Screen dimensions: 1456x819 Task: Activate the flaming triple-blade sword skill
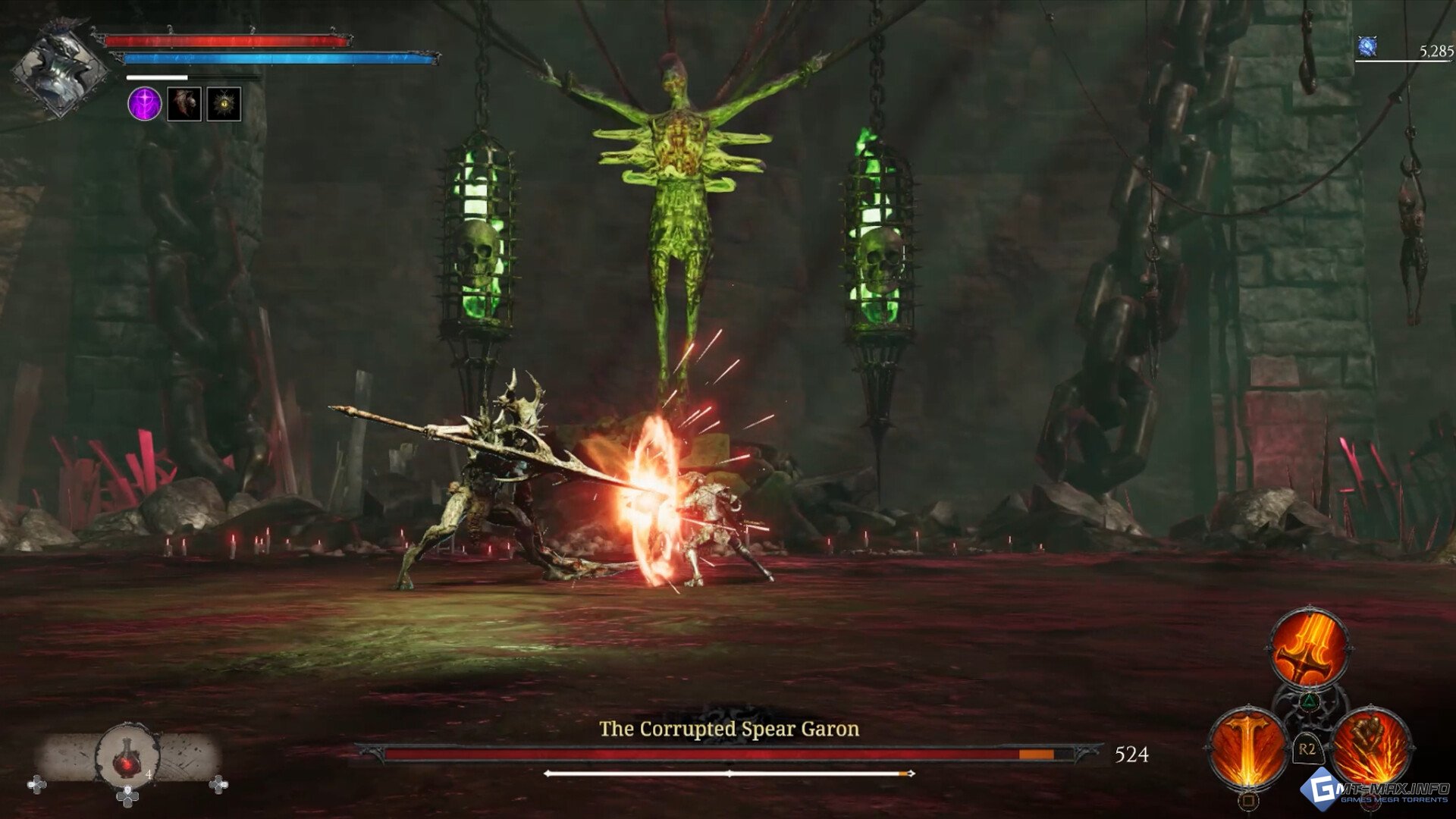coord(1310,649)
